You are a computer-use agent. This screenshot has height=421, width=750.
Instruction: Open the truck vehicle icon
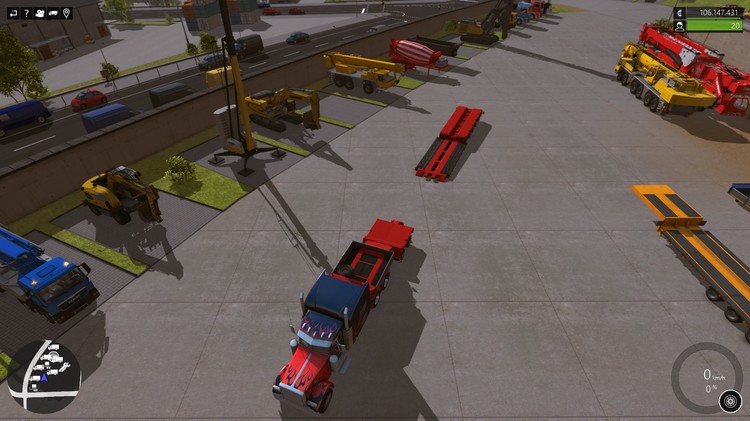point(53,13)
